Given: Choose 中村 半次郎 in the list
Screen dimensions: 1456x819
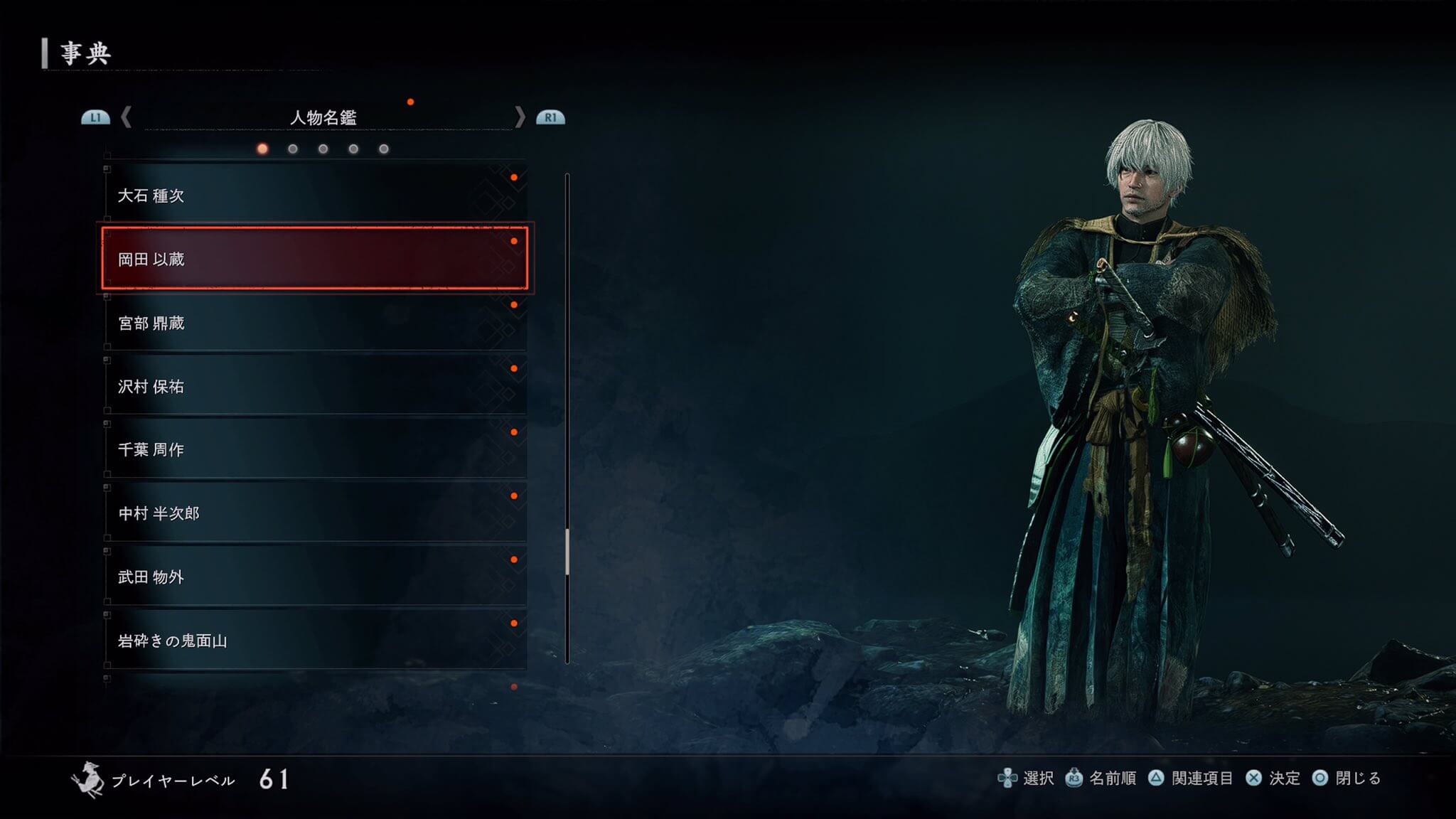Looking at the screenshot, I should (314, 513).
